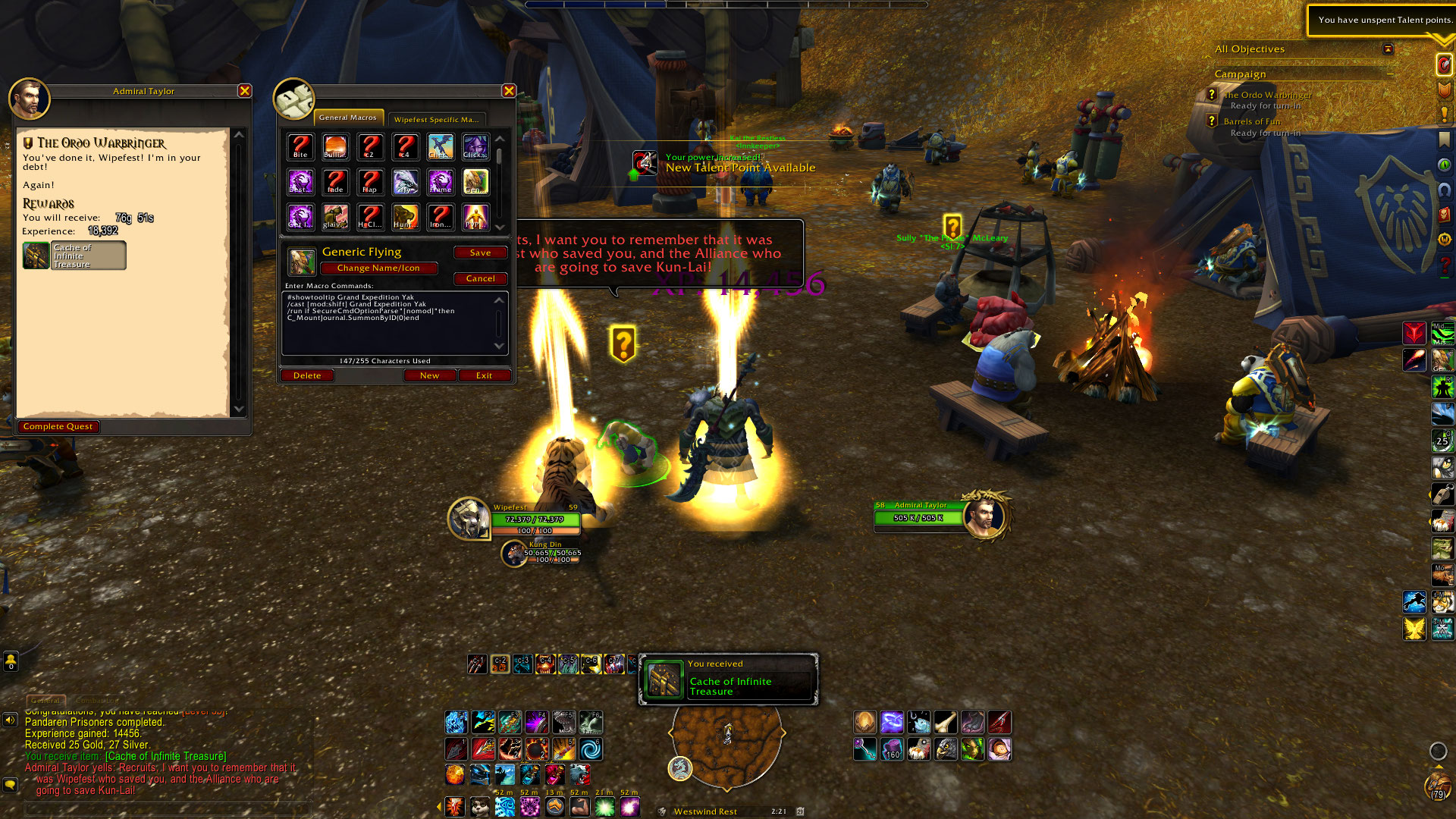The image size is (1456, 819).
Task: Open the unspent Talent points alert
Action: [x=1382, y=20]
